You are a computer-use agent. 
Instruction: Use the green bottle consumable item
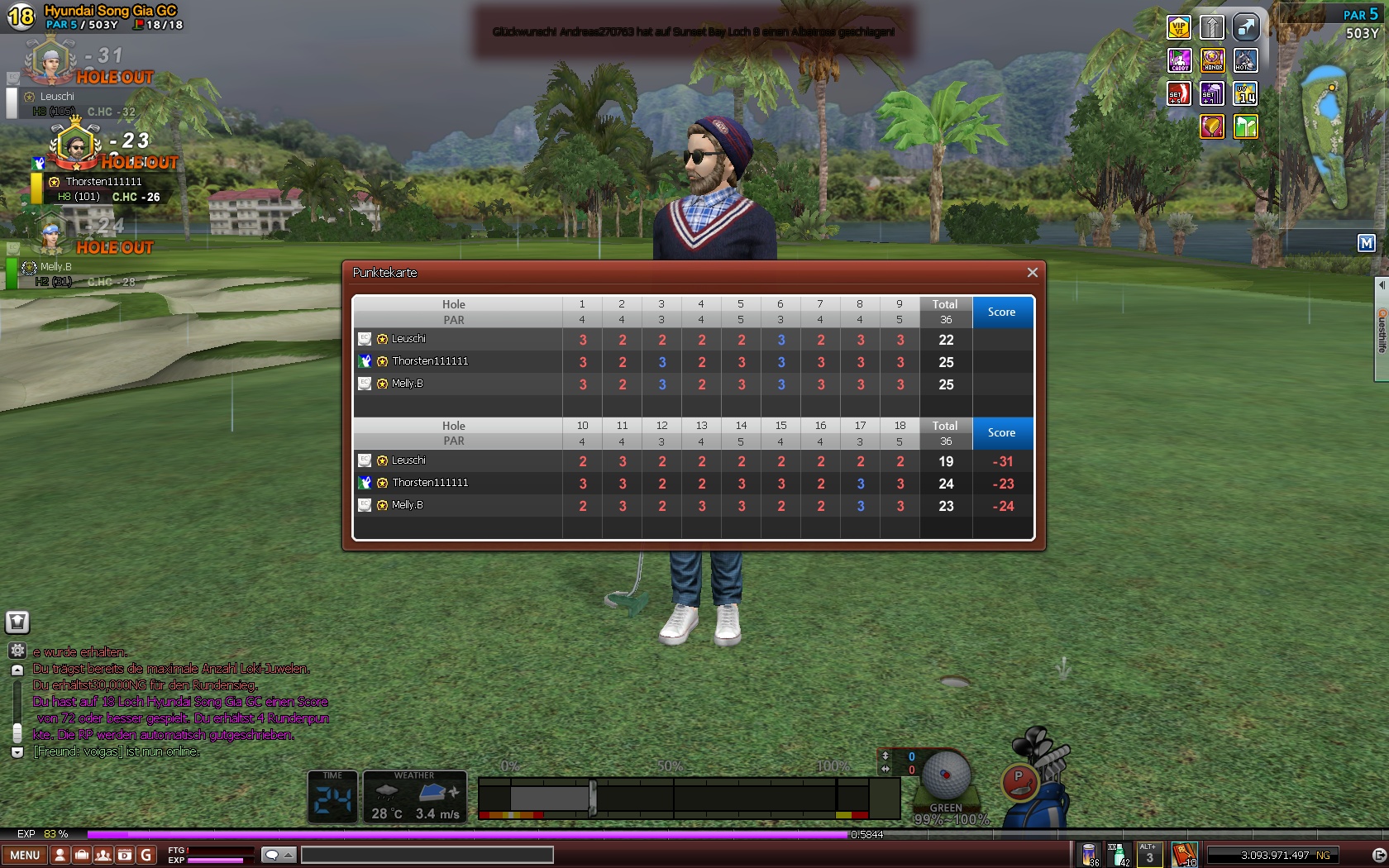tap(1119, 855)
